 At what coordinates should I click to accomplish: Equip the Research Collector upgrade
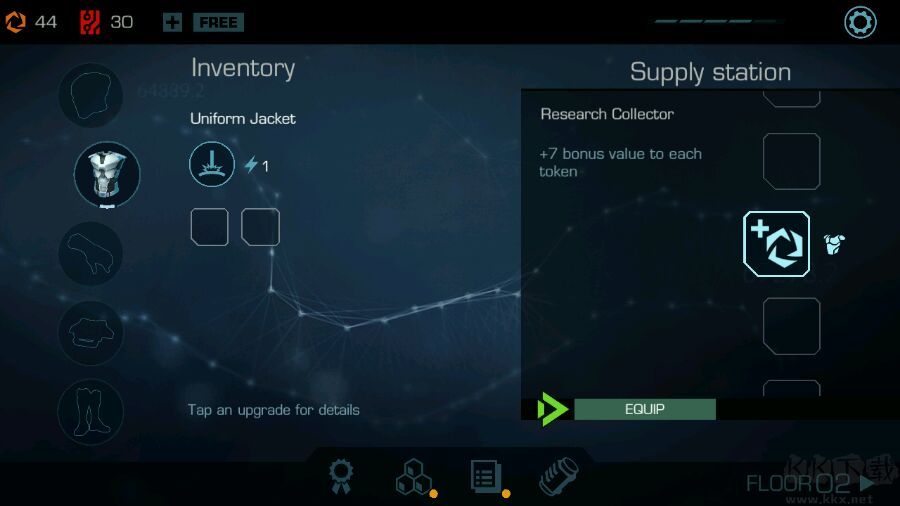(x=644, y=409)
